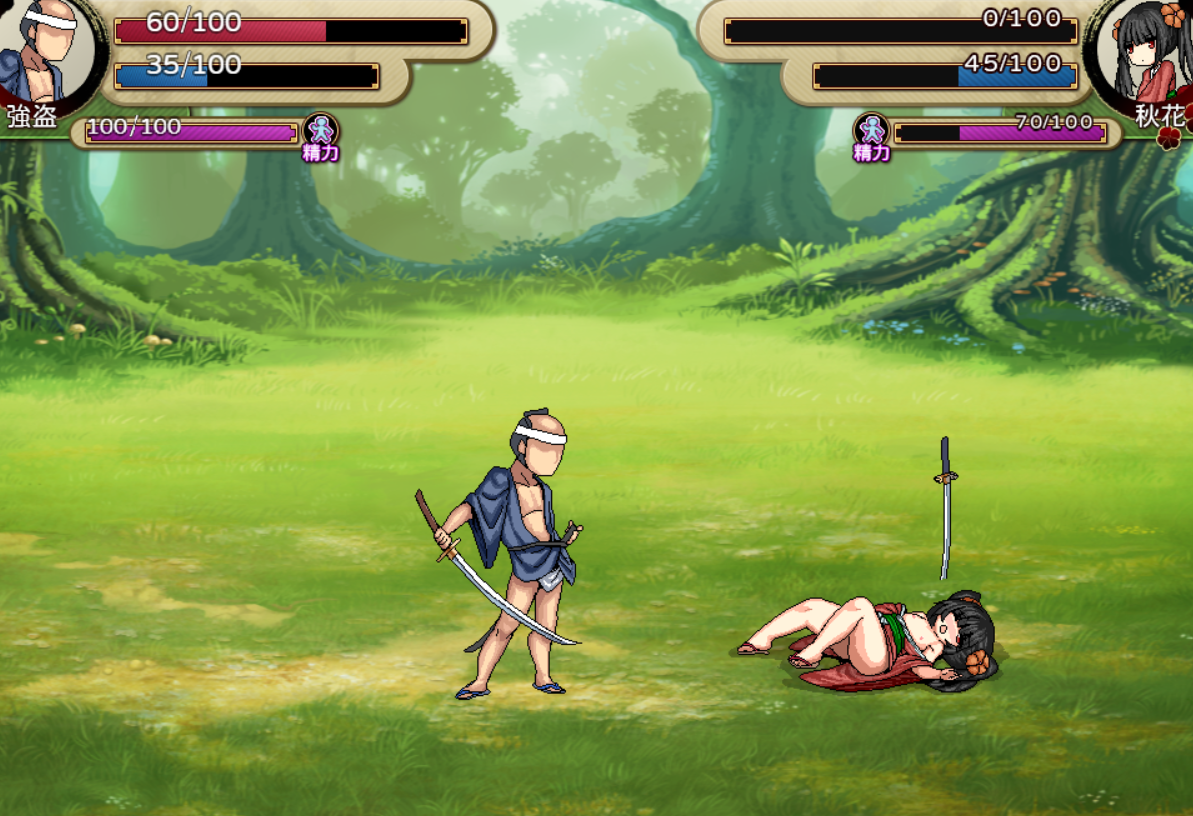Click the 精力 stamina icon beside 強盗's purple bar
Screen dimensions: 1193x816
(320, 132)
